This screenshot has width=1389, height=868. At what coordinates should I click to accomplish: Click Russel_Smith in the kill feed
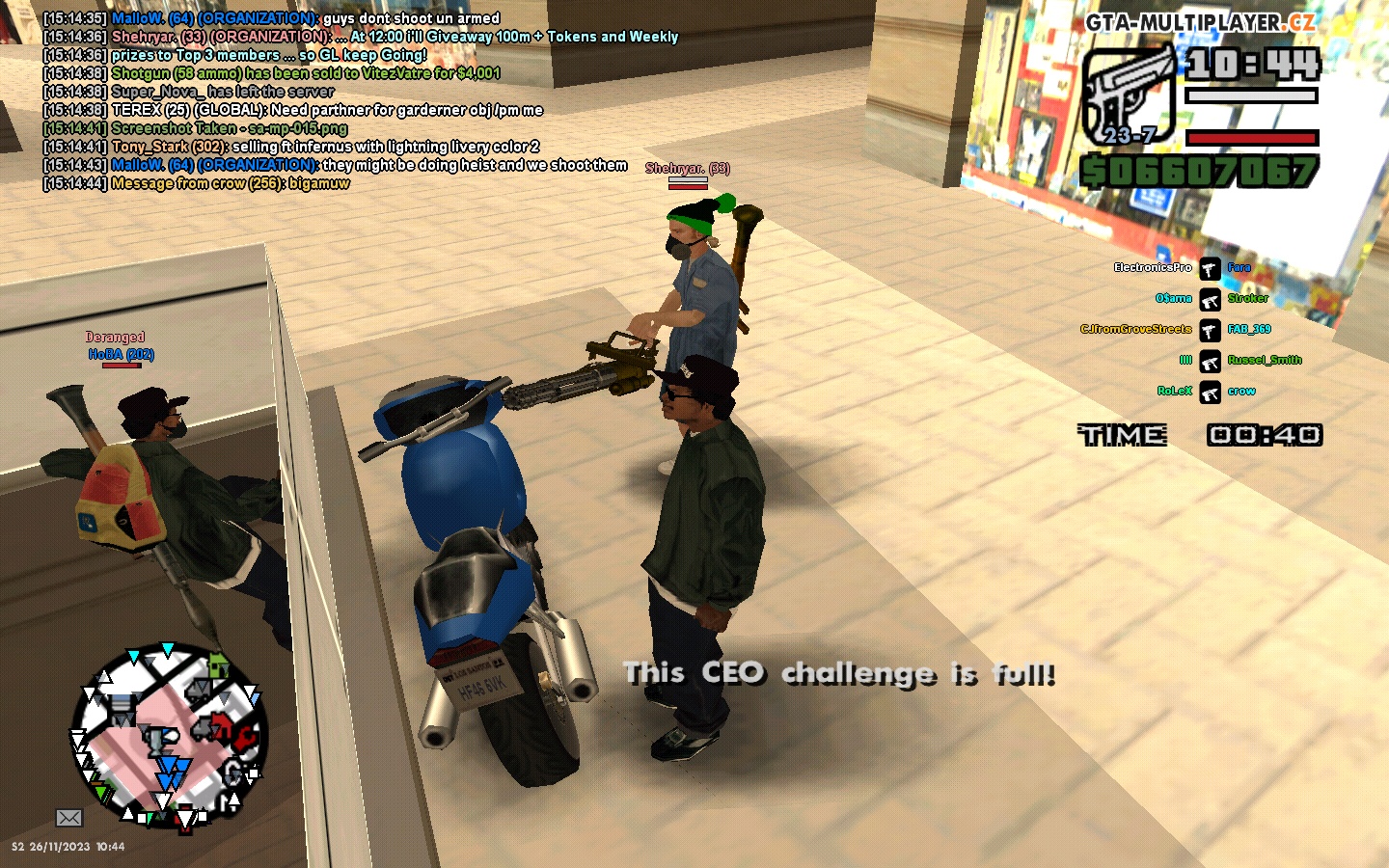[1264, 360]
